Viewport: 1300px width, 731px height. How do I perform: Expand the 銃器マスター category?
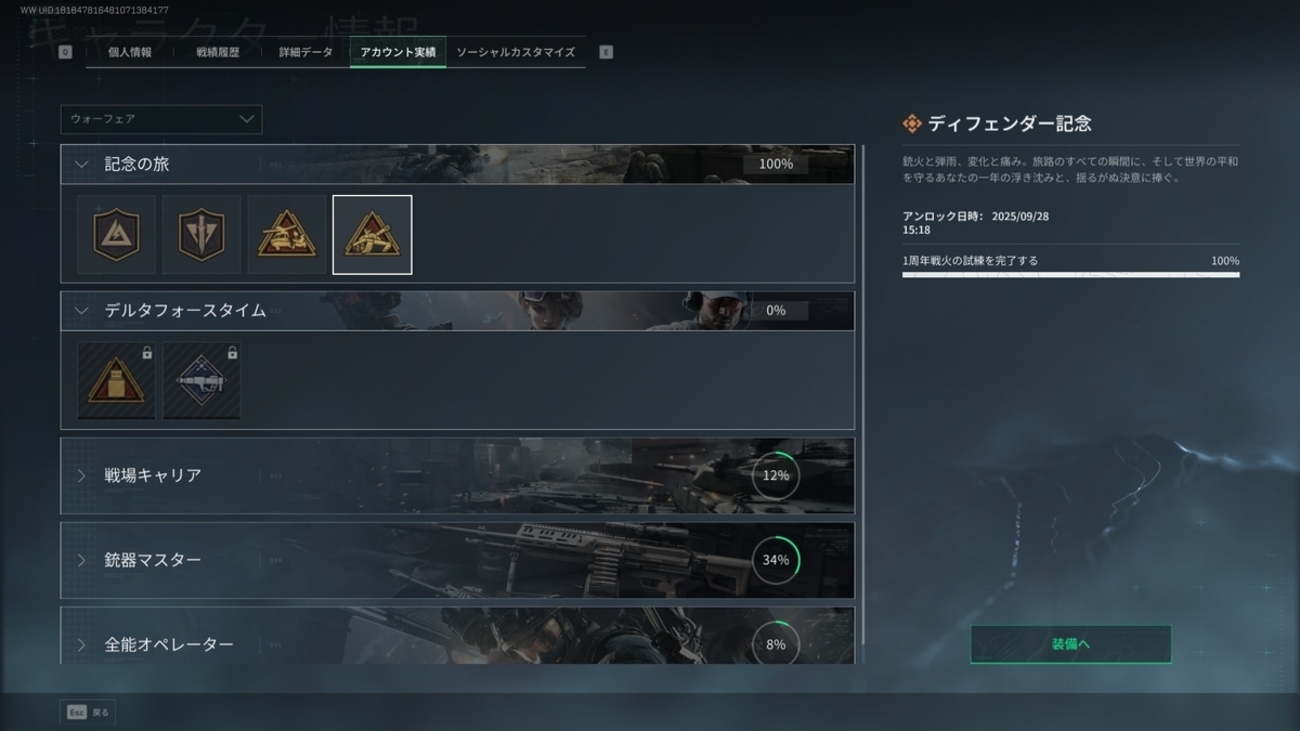point(457,560)
